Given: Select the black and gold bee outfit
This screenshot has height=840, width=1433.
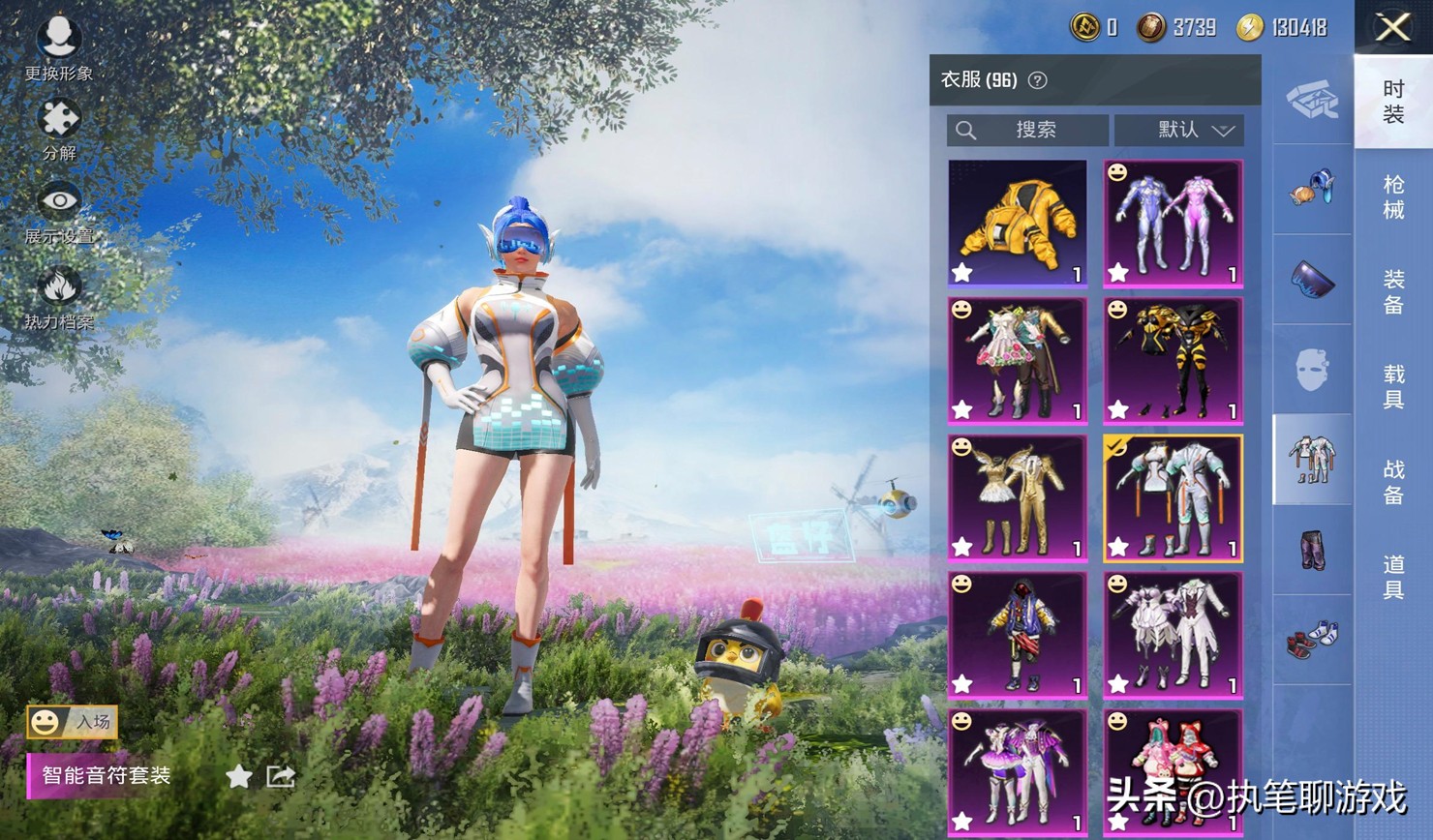Looking at the screenshot, I should coord(1173,361).
